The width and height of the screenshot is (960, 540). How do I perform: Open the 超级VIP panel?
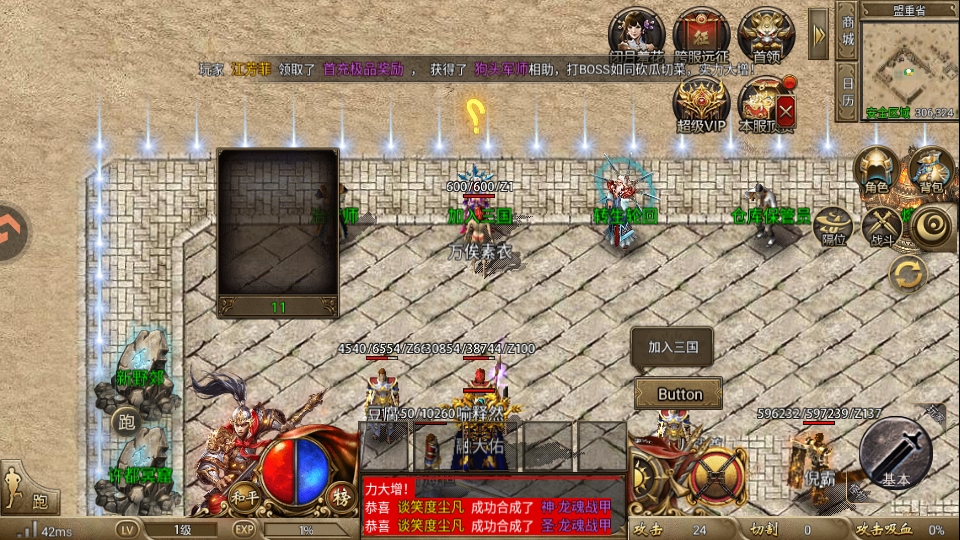pyautogui.click(x=701, y=104)
